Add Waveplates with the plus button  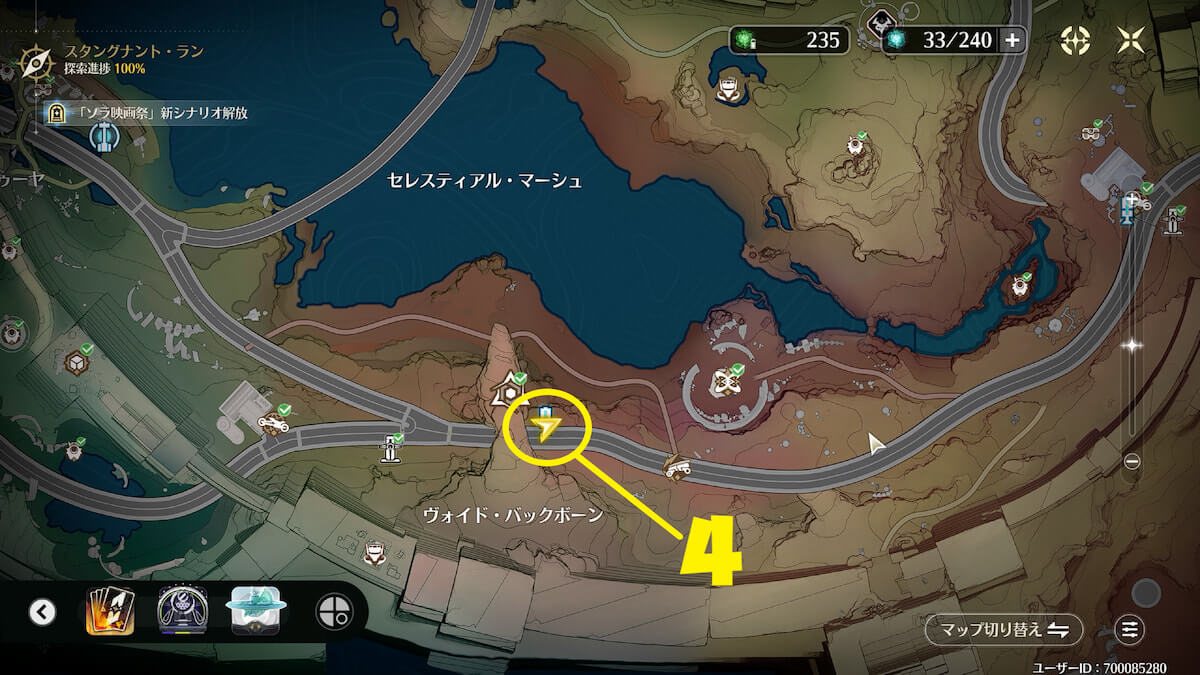pyautogui.click(x=1012, y=40)
